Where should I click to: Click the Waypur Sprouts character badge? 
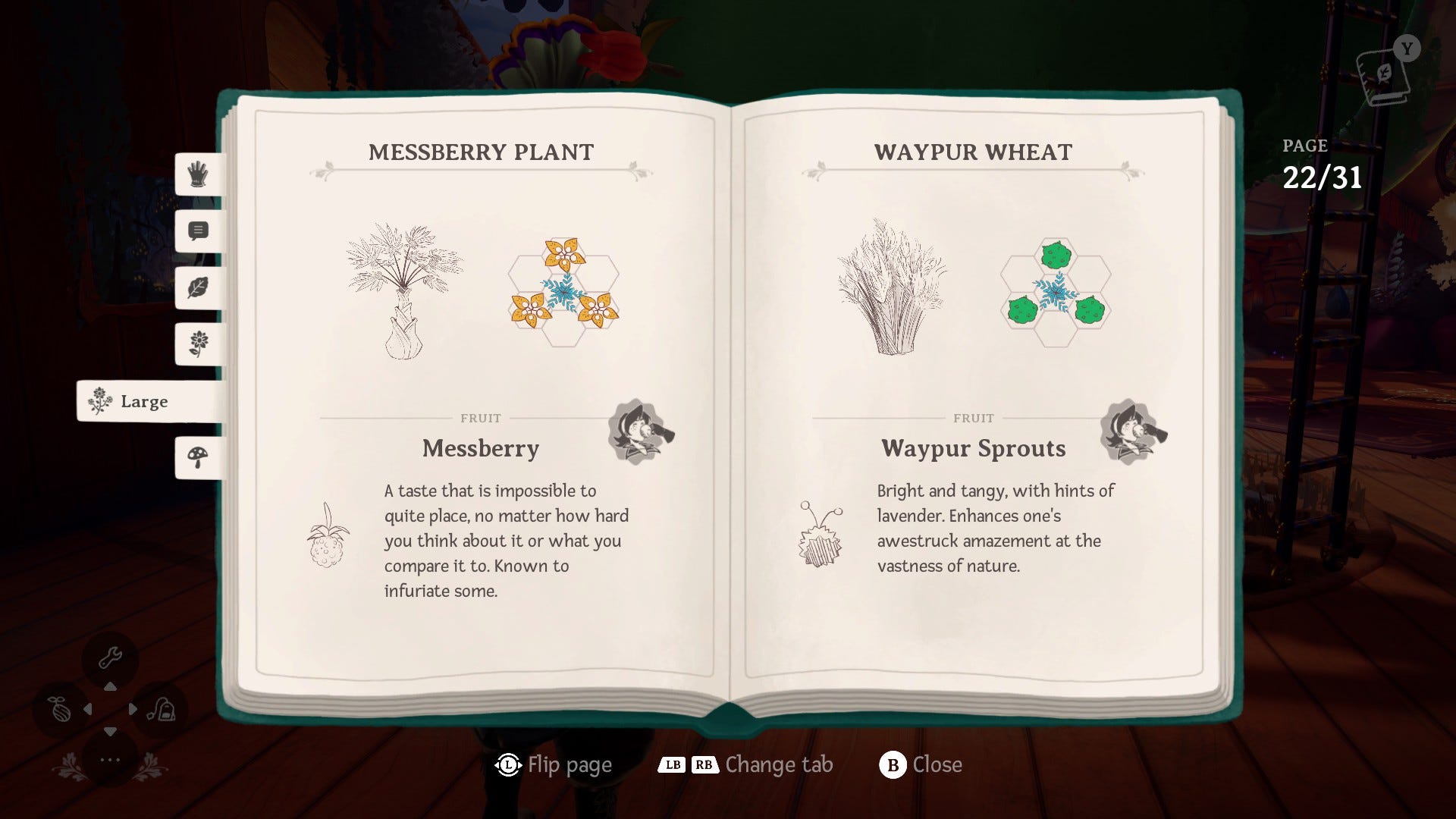tap(1132, 432)
